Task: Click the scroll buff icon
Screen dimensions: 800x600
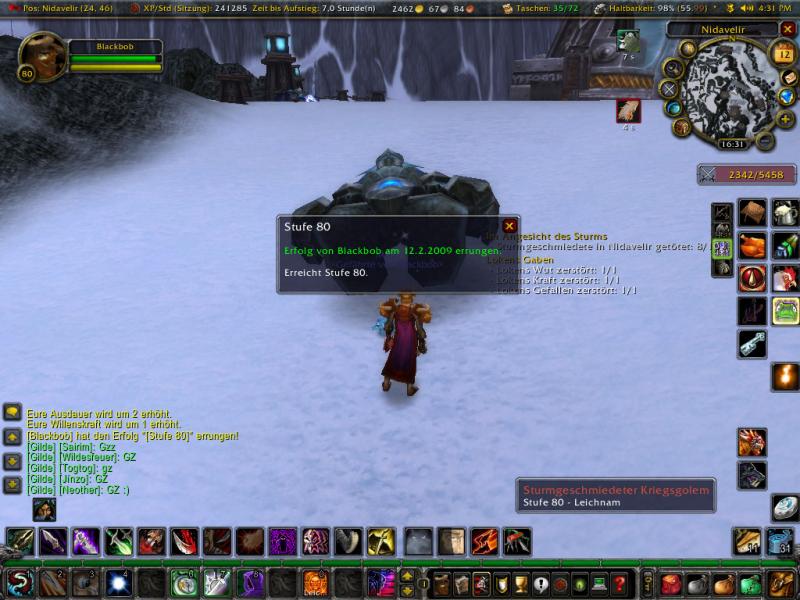Action: coord(629,109)
